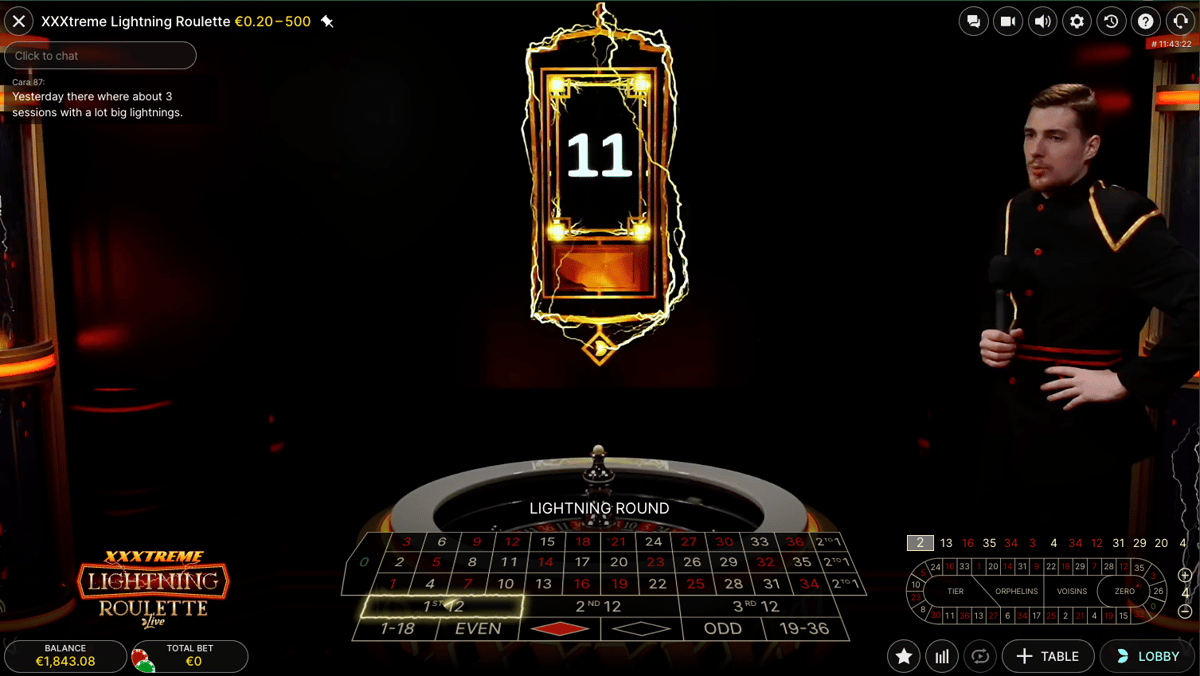1200x676 pixels.
Task: Add another table with + TABLE
Action: (1047, 656)
